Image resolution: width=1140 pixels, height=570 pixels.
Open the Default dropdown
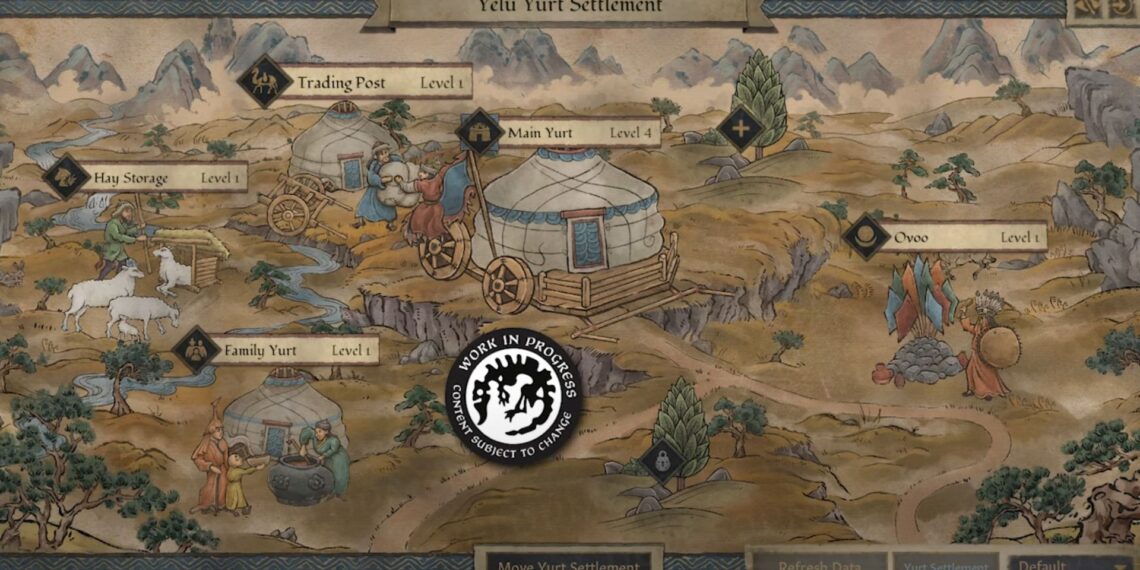[1070, 562]
